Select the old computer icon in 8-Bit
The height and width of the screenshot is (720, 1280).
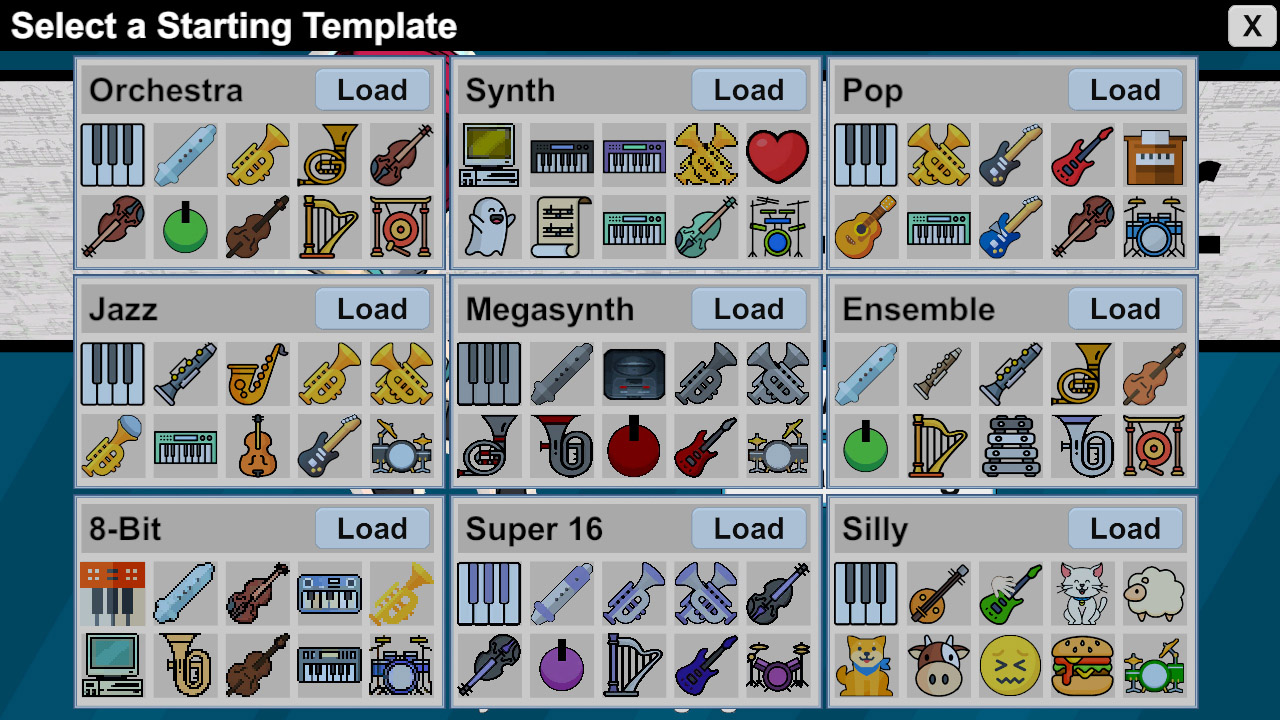[112, 666]
